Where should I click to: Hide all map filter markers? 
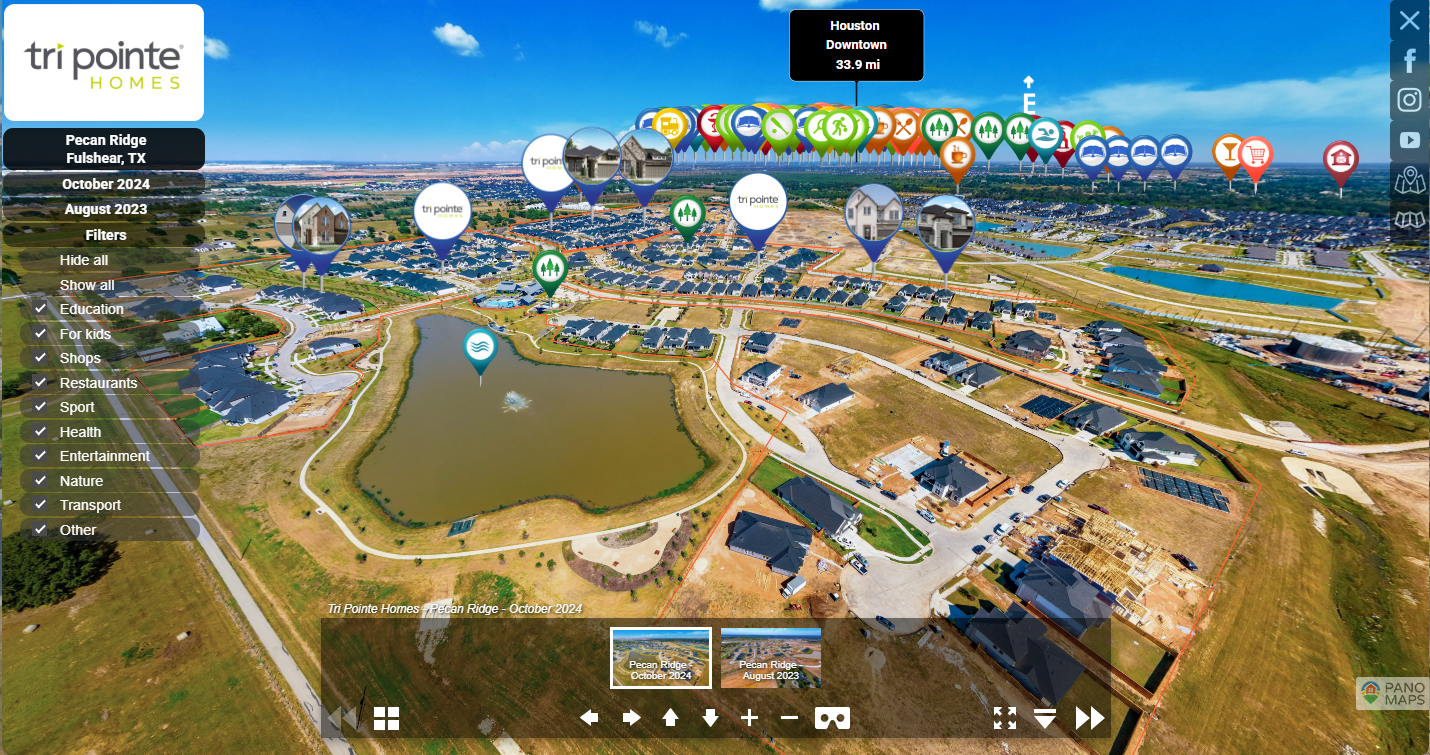[84, 260]
